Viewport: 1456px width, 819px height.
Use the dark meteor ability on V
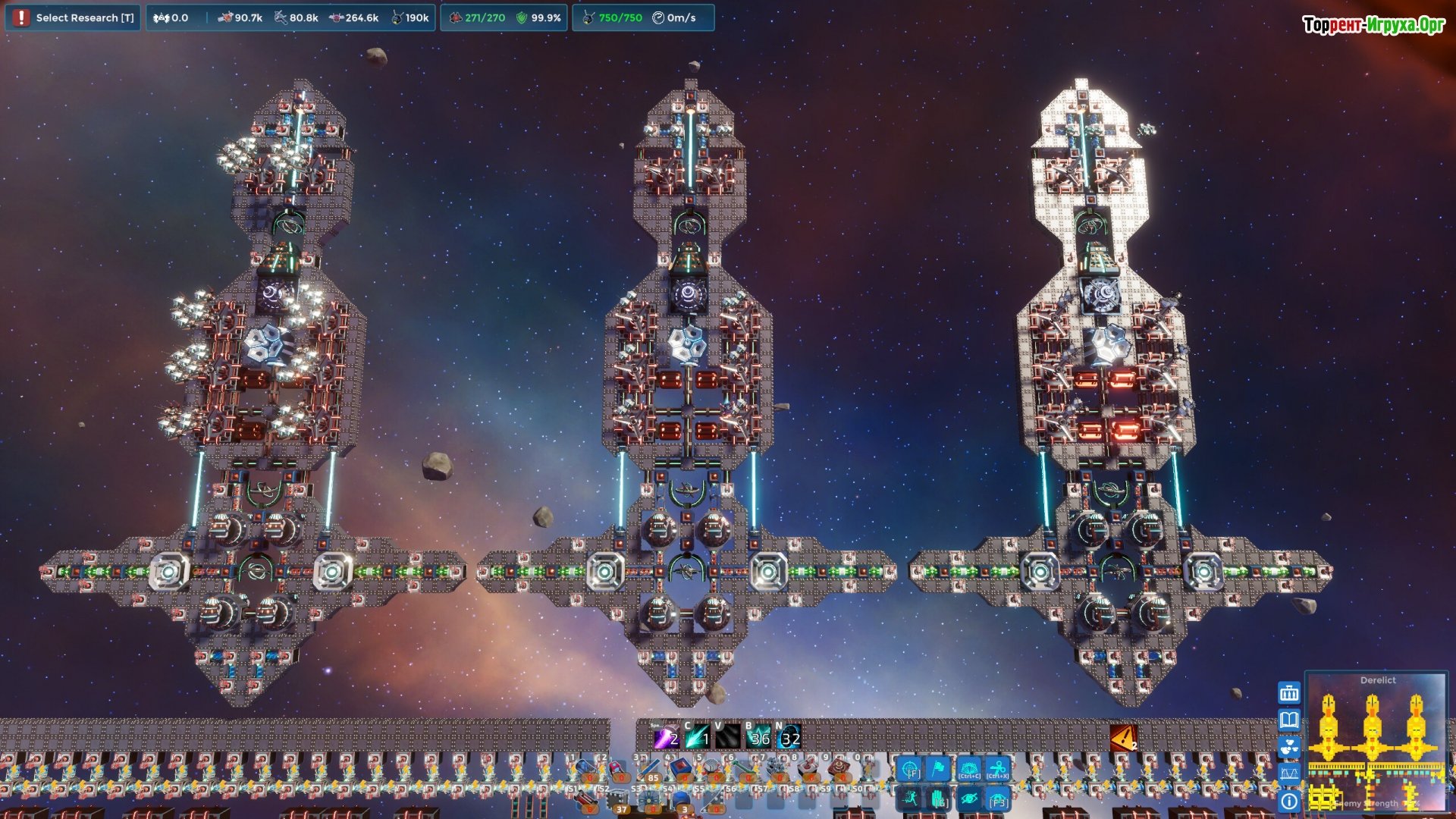coord(727,737)
